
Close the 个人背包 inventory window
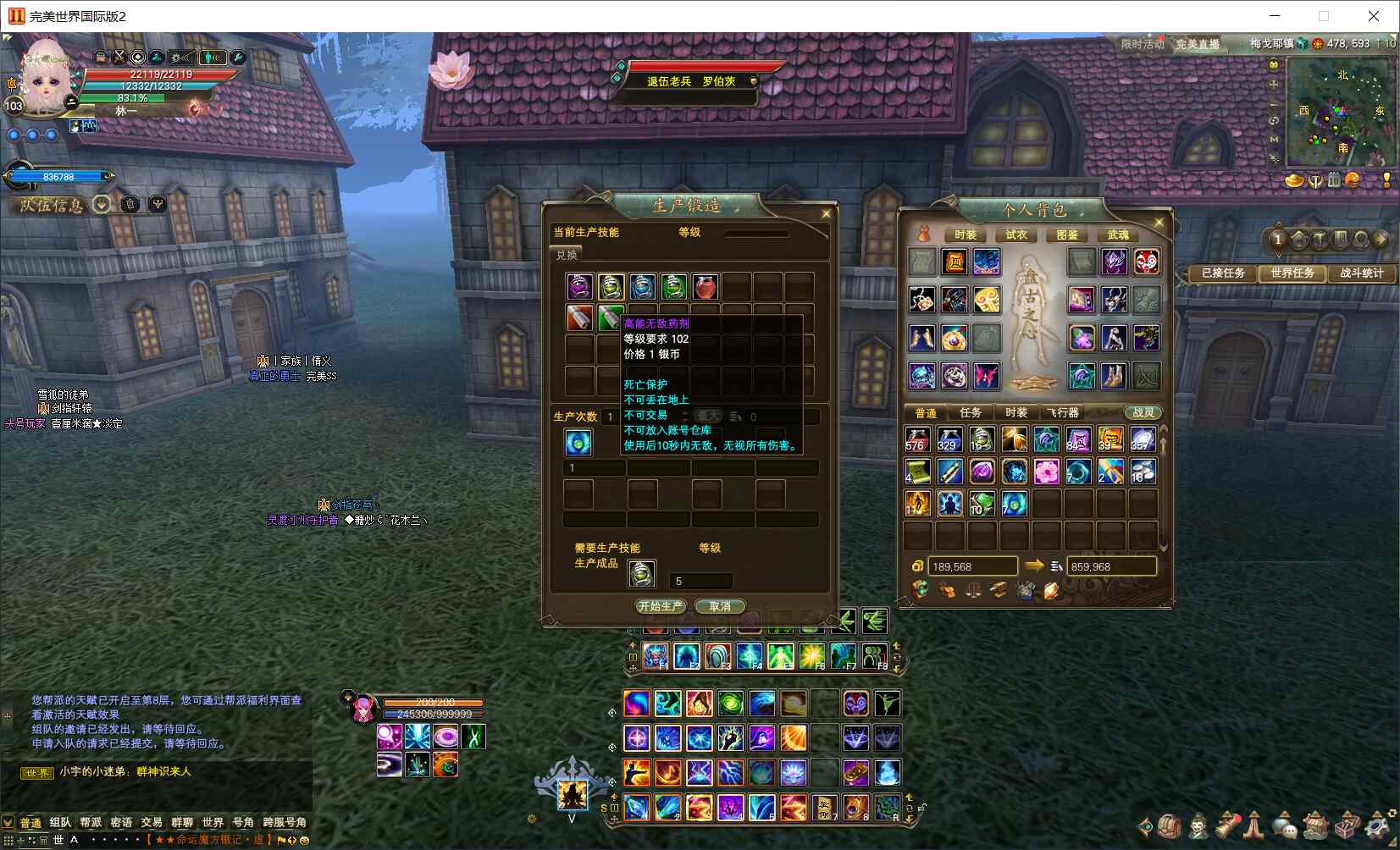click(x=1159, y=223)
